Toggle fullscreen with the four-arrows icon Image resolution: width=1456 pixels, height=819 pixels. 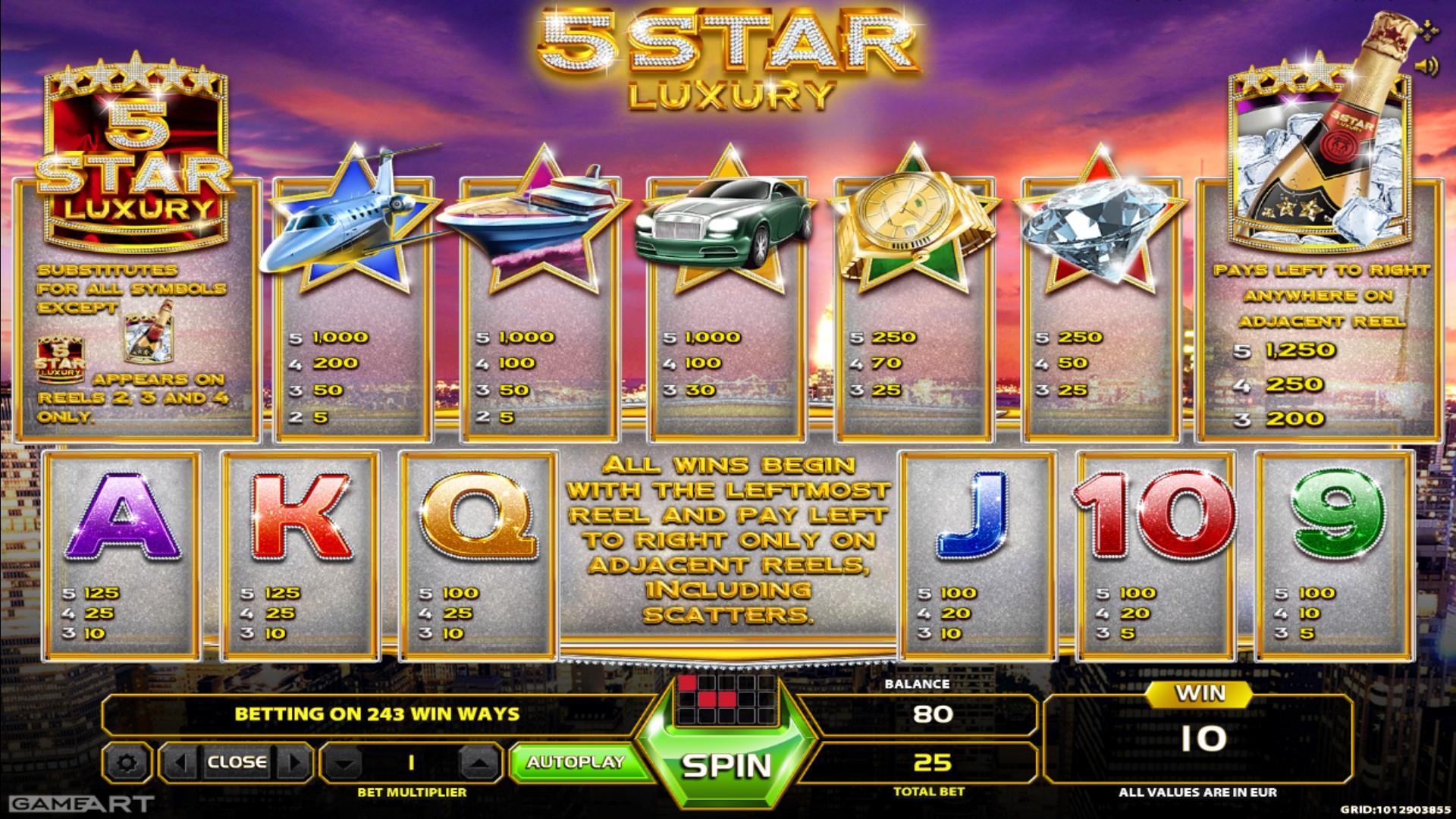click(1427, 30)
